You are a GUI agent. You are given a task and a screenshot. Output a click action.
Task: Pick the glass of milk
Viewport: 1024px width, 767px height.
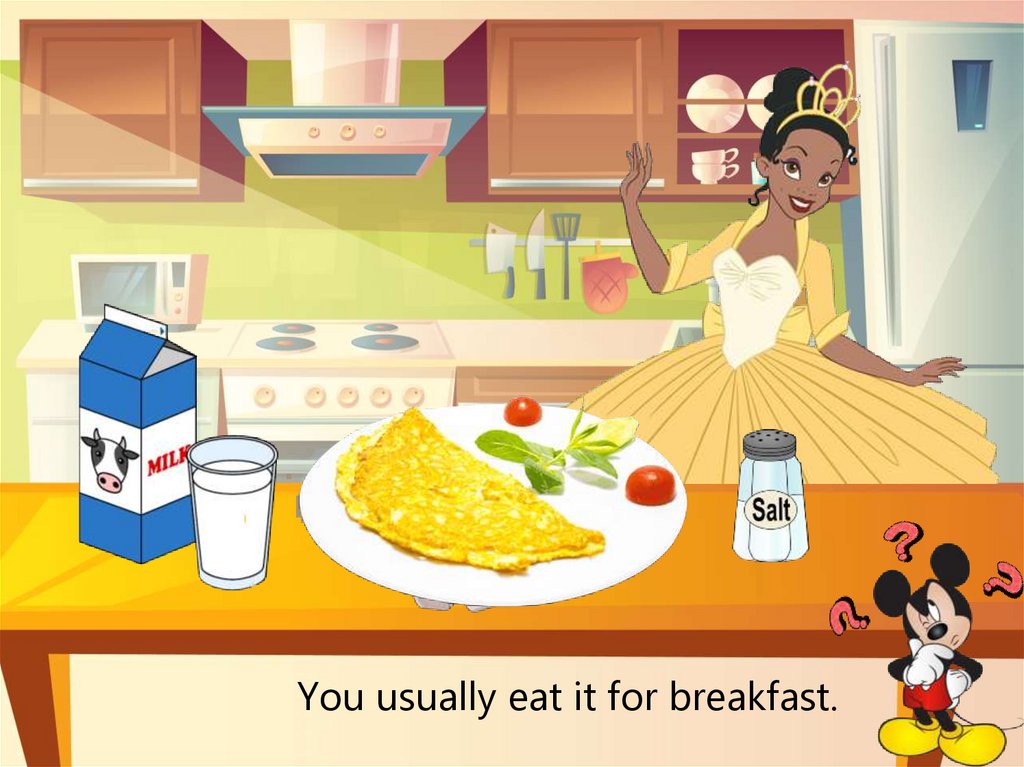[x=232, y=510]
